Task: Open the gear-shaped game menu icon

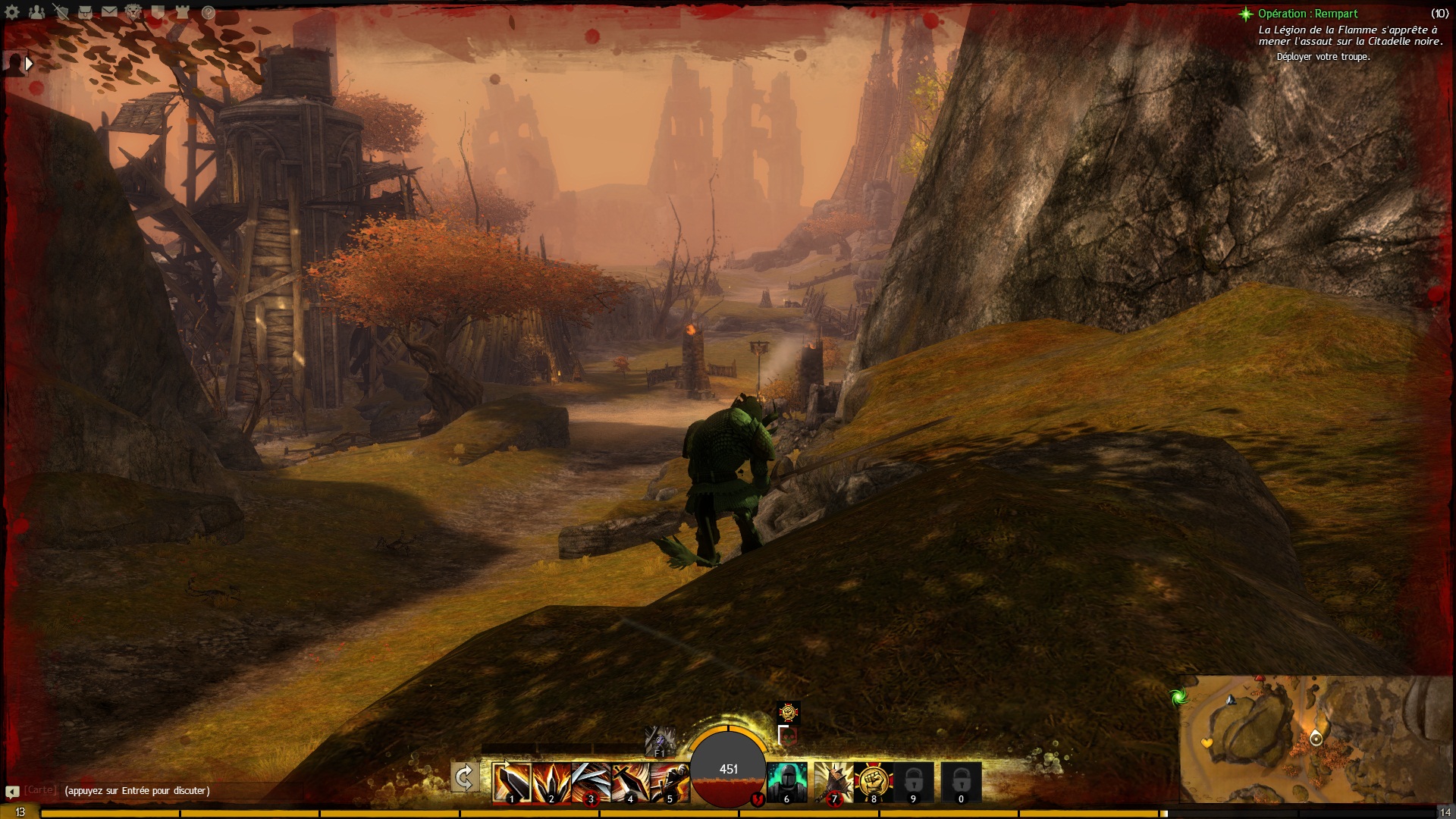Action: [x=12, y=12]
